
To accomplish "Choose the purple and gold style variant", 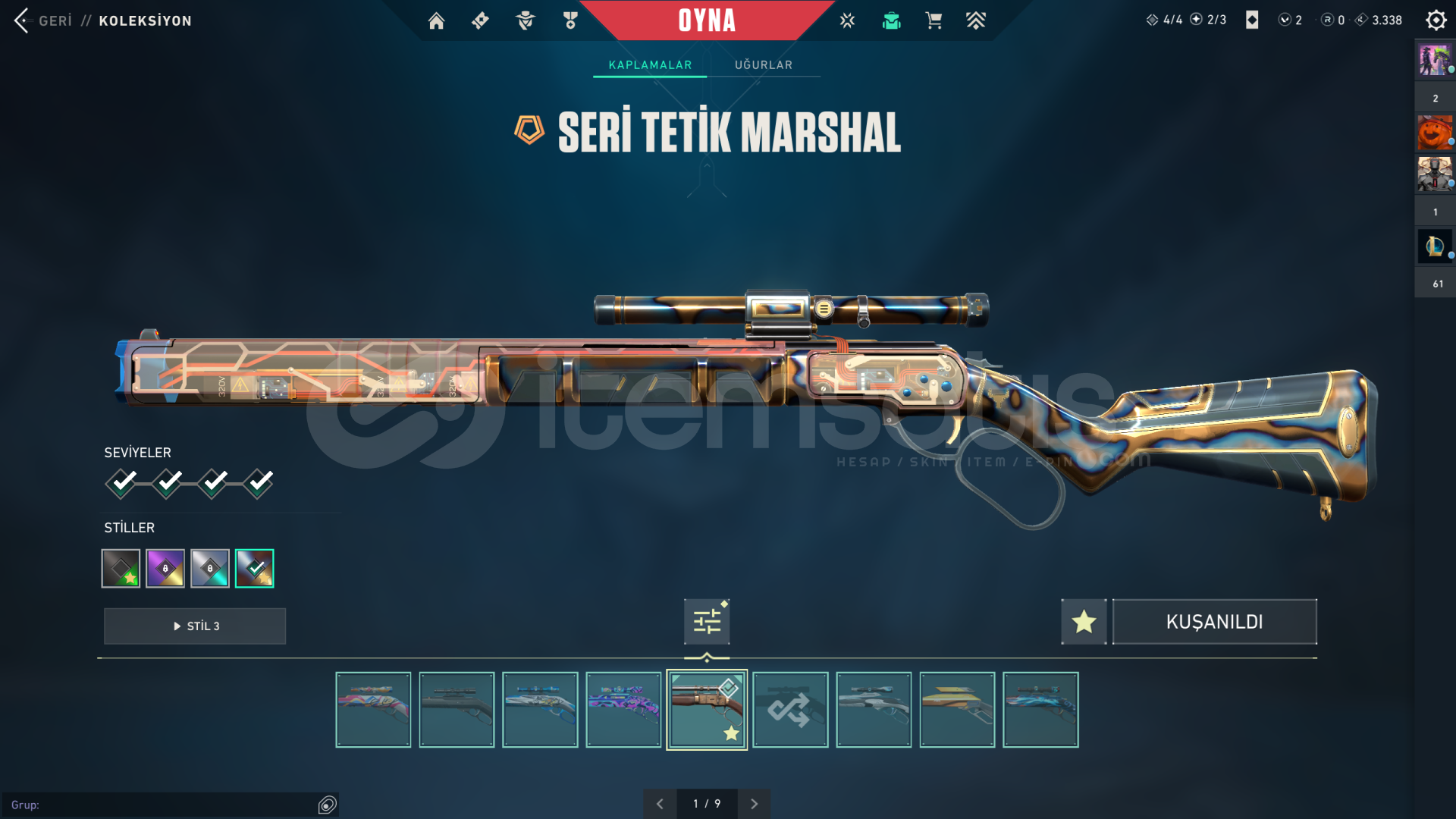I will pos(165,569).
